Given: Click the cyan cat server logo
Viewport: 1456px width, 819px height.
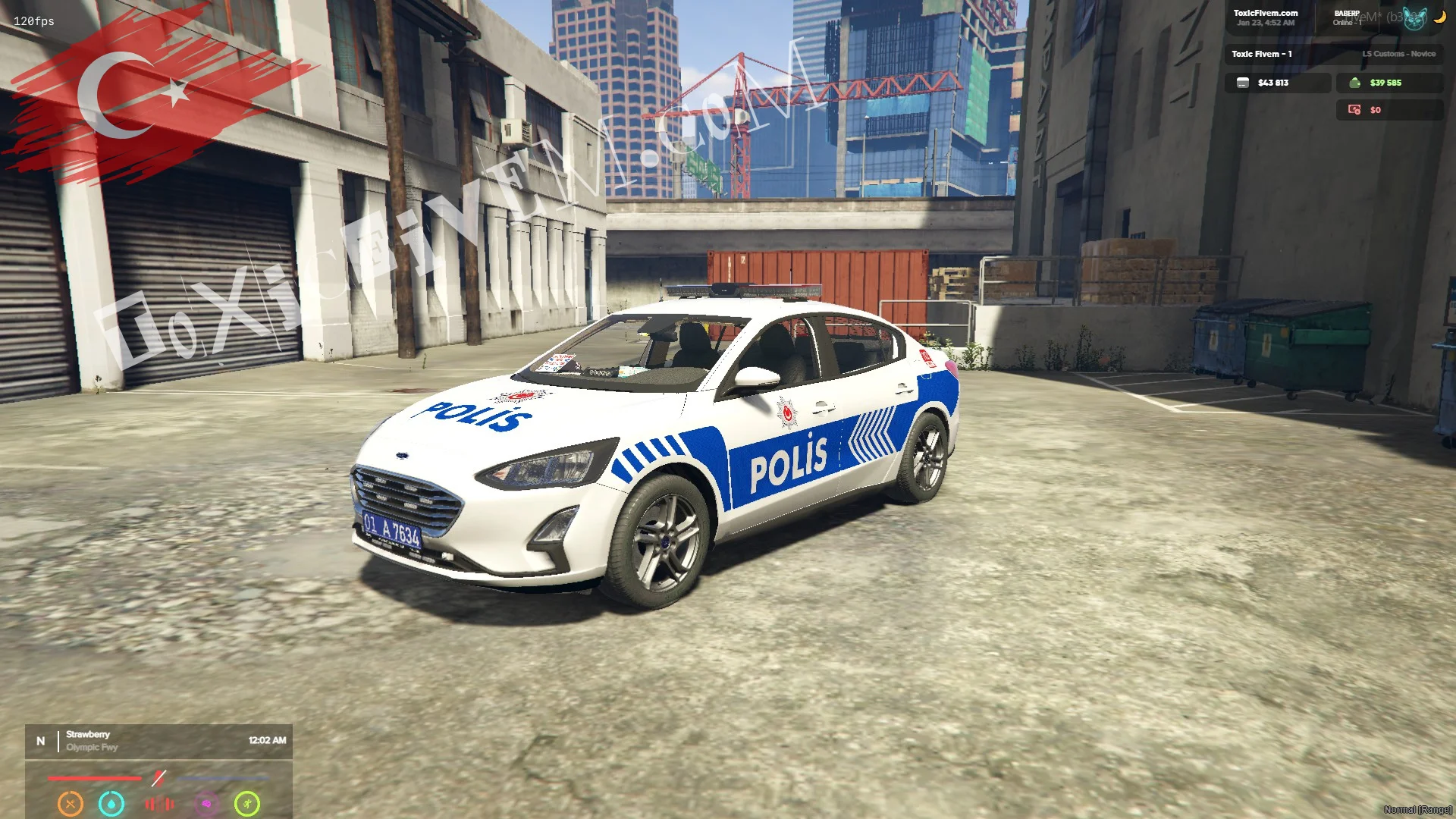Looking at the screenshot, I should (x=1414, y=19).
